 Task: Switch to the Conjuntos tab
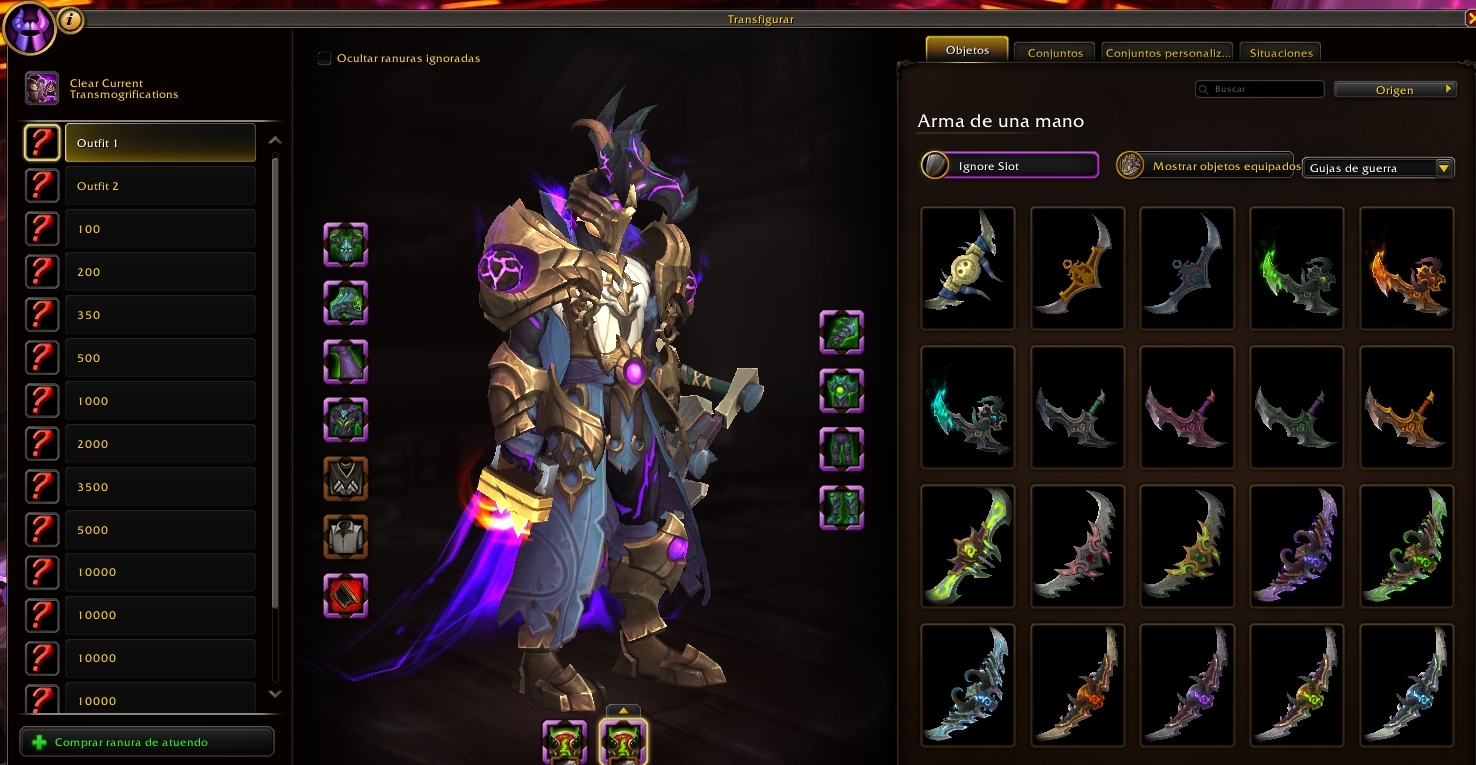1055,53
